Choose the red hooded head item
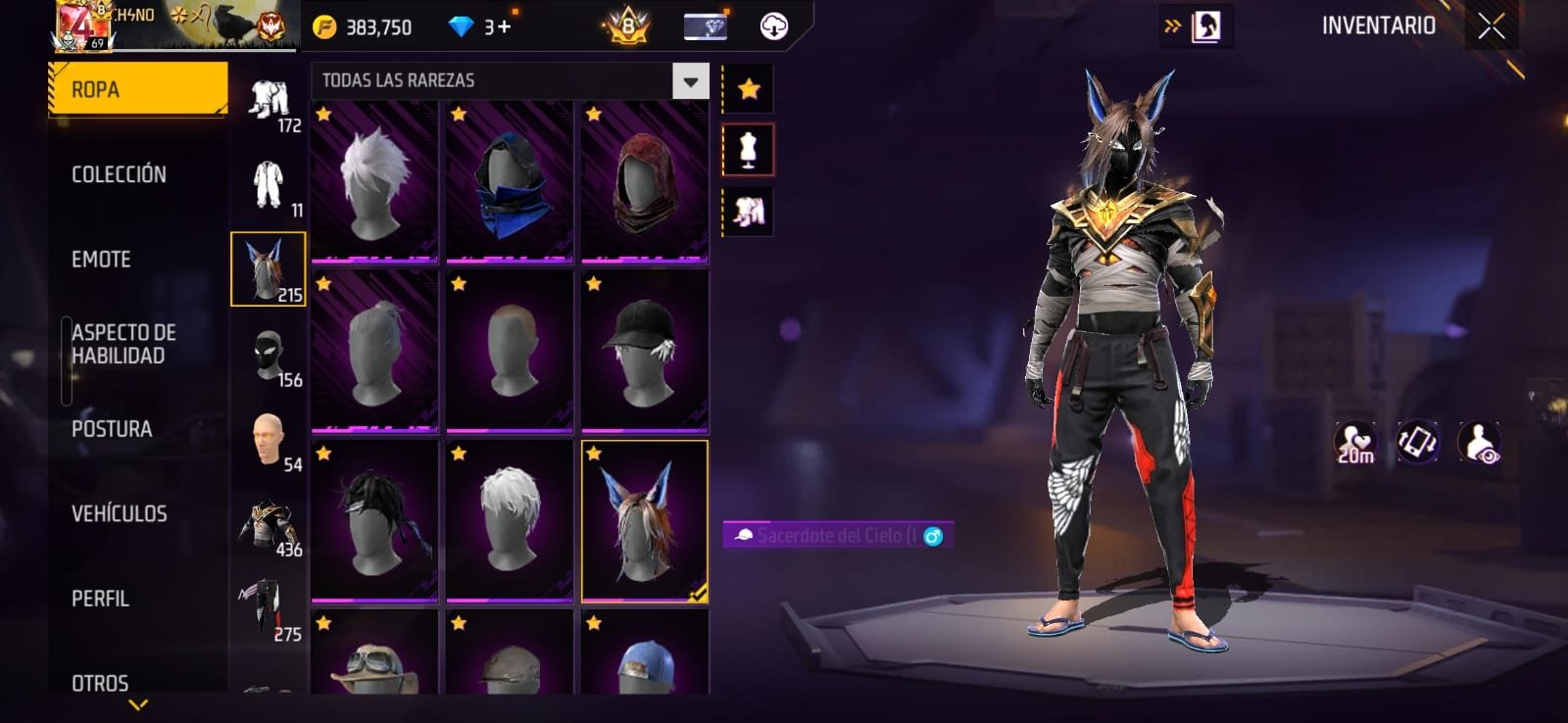Screen dimensions: 1568x723 tap(644, 183)
